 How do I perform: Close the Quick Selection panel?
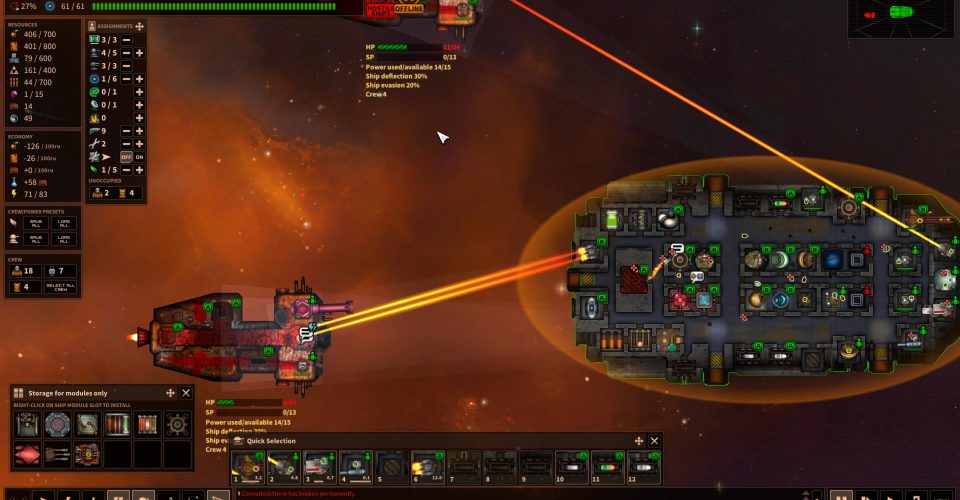[655, 441]
